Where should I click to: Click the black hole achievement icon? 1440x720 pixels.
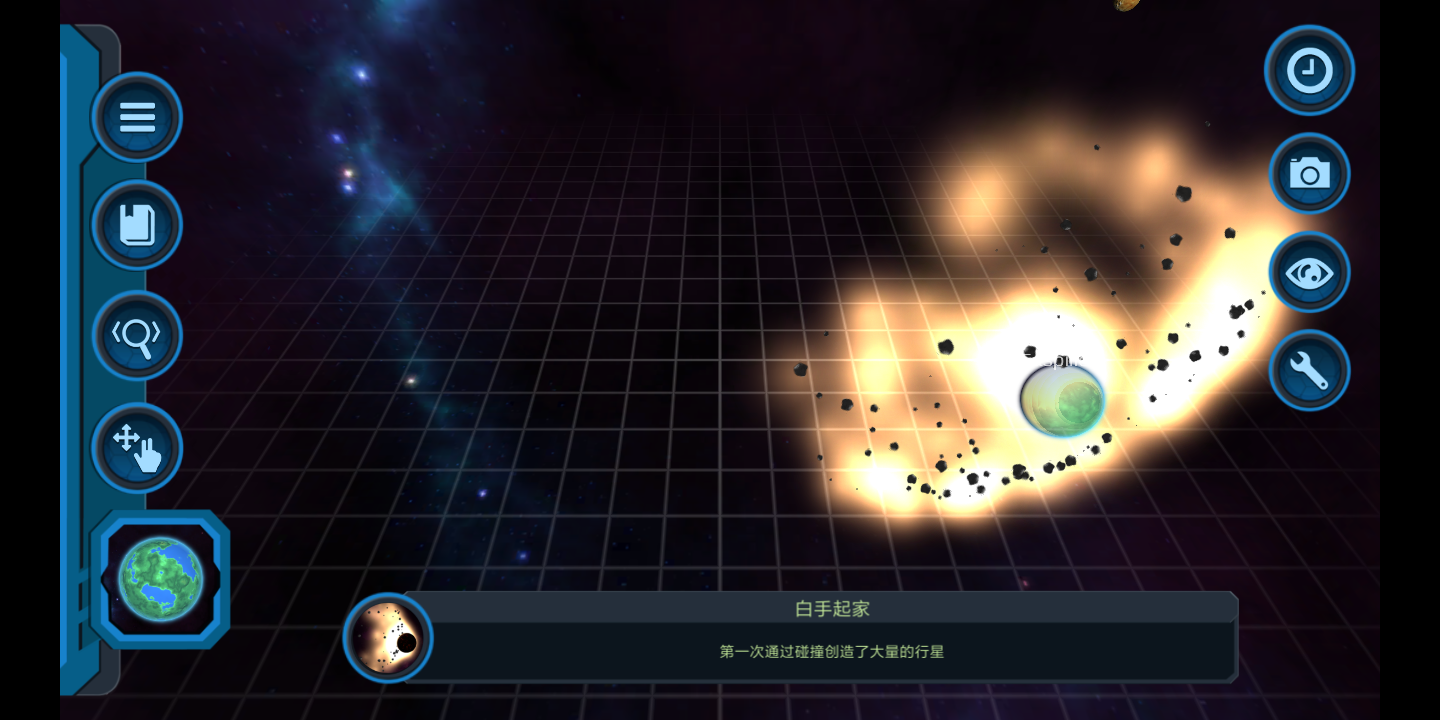pyautogui.click(x=387, y=639)
